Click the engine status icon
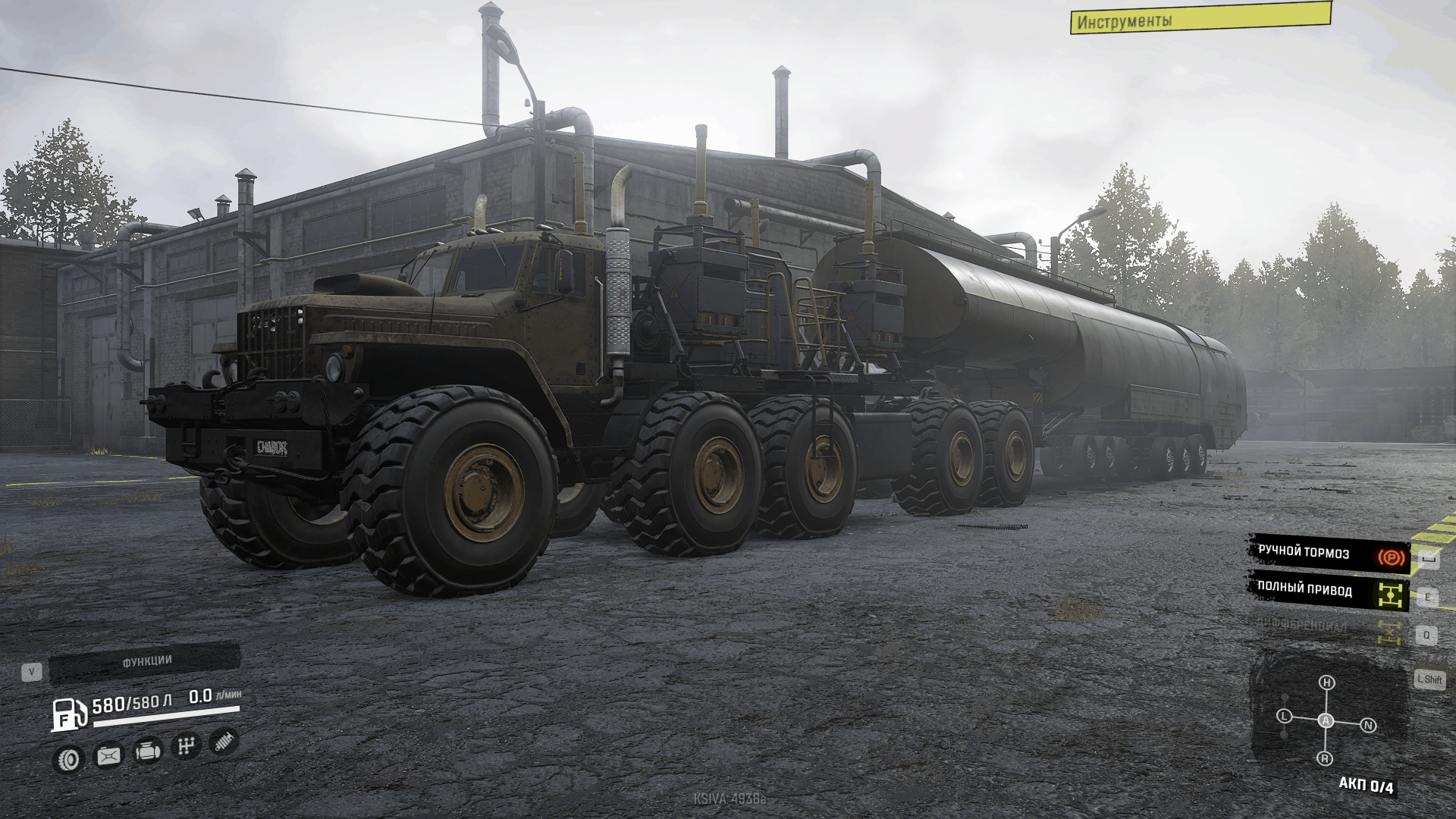Image resolution: width=1456 pixels, height=819 pixels. [147, 751]
